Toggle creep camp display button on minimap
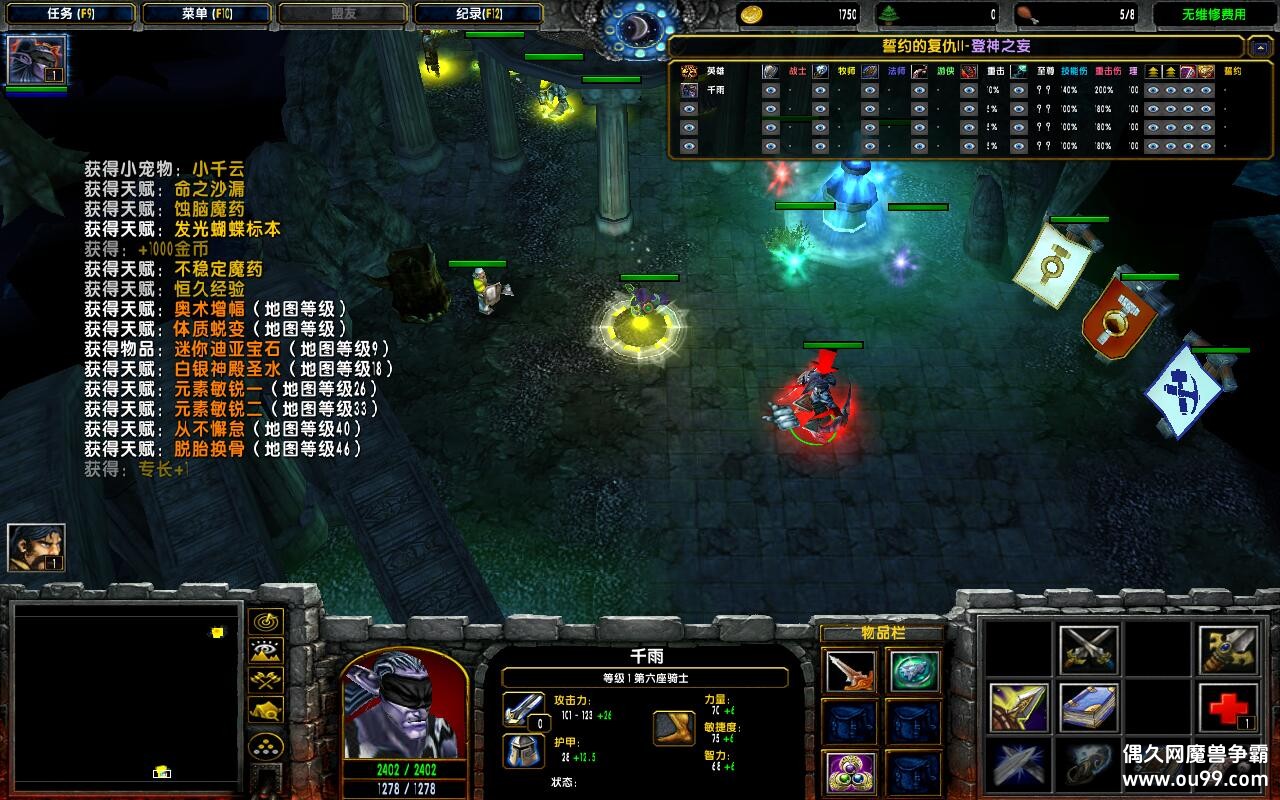The height and width of the screenshot is (800, 1280). point(266,710)
